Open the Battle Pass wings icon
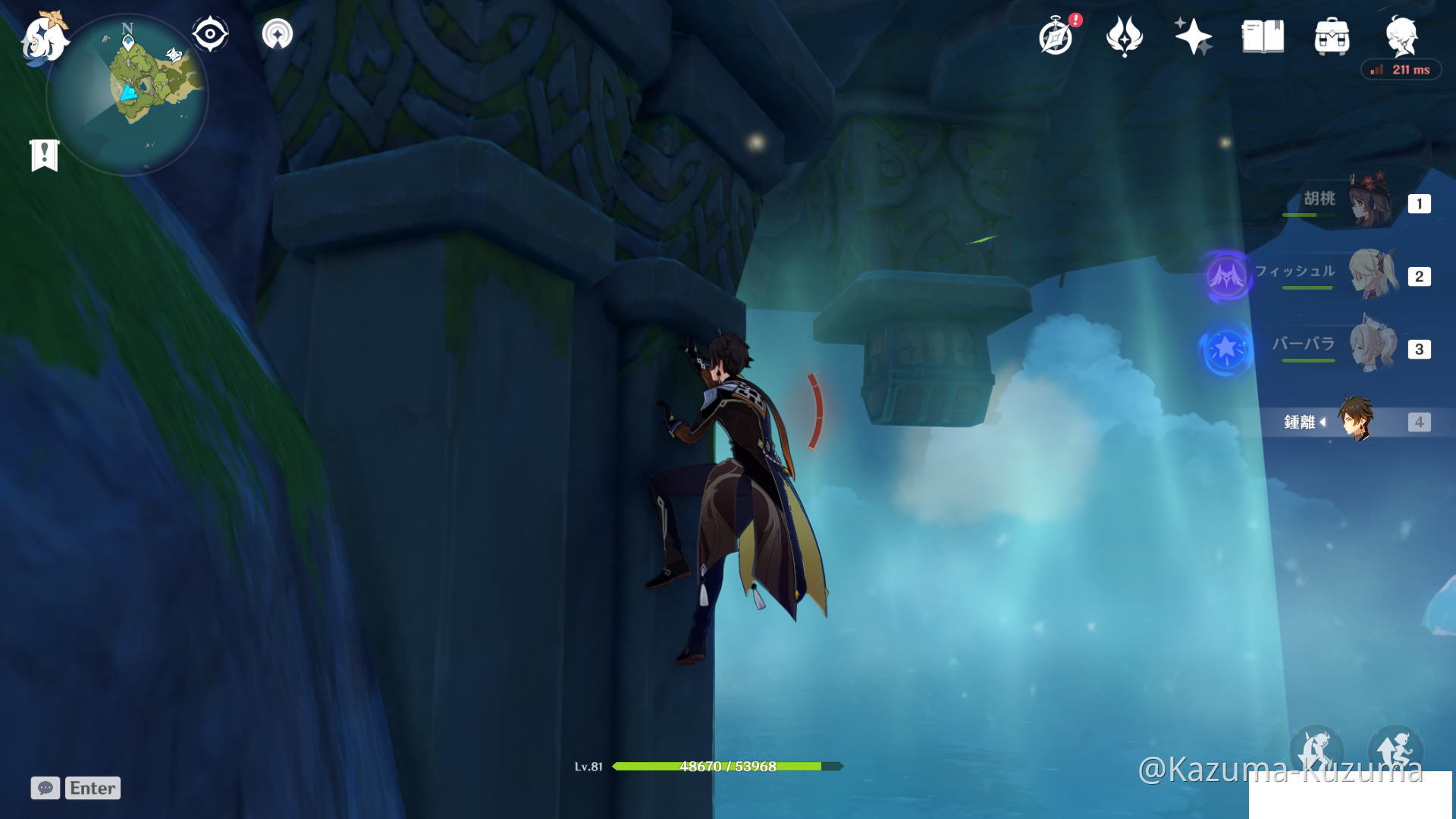The image size is (1456, 819). [x=1124, y=36]
